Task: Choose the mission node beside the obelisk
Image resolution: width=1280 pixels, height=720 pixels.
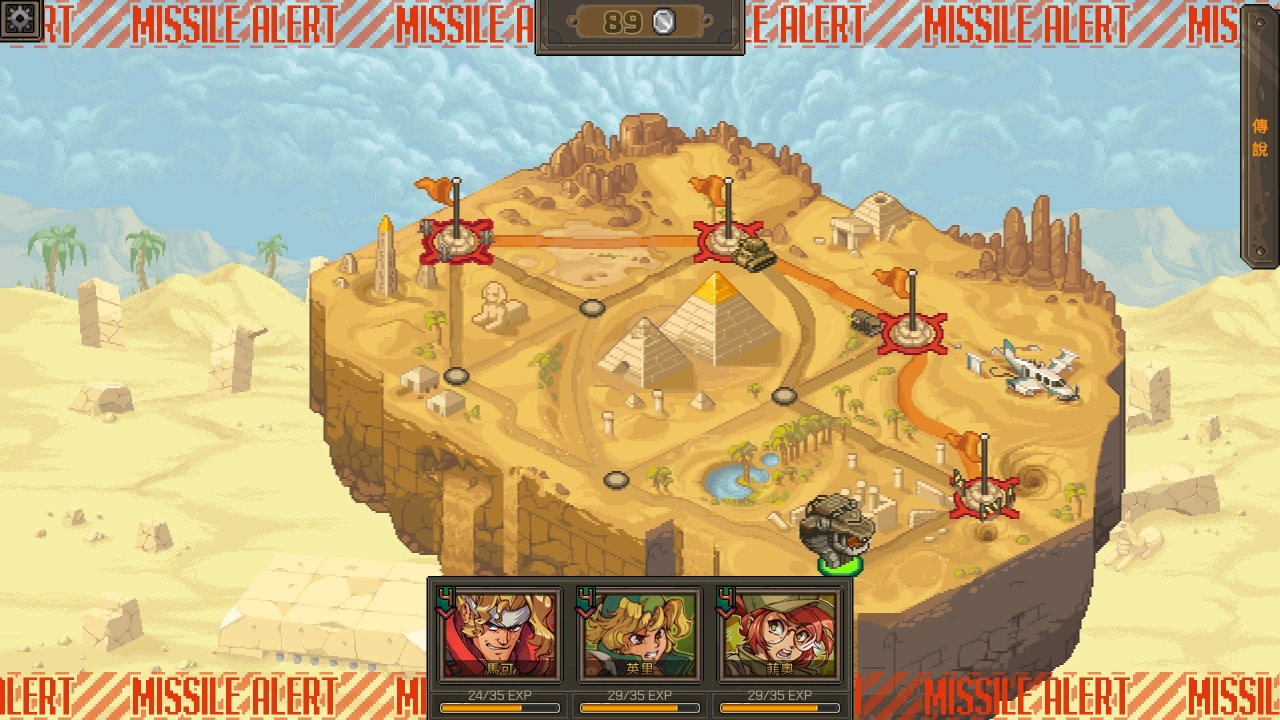Action: click(x=456, y=241)
